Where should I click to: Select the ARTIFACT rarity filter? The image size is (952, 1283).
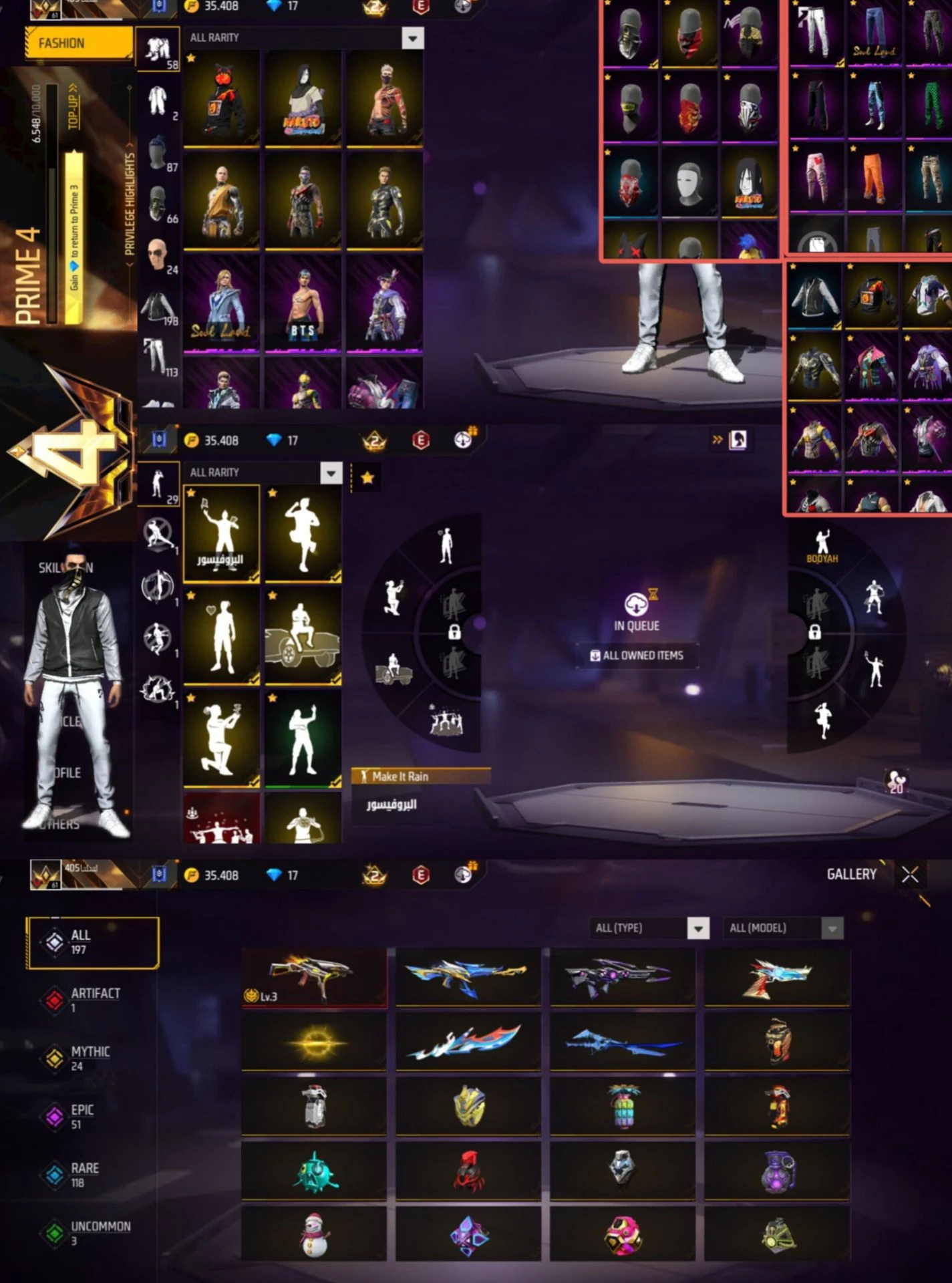[x=94, y=1000]
